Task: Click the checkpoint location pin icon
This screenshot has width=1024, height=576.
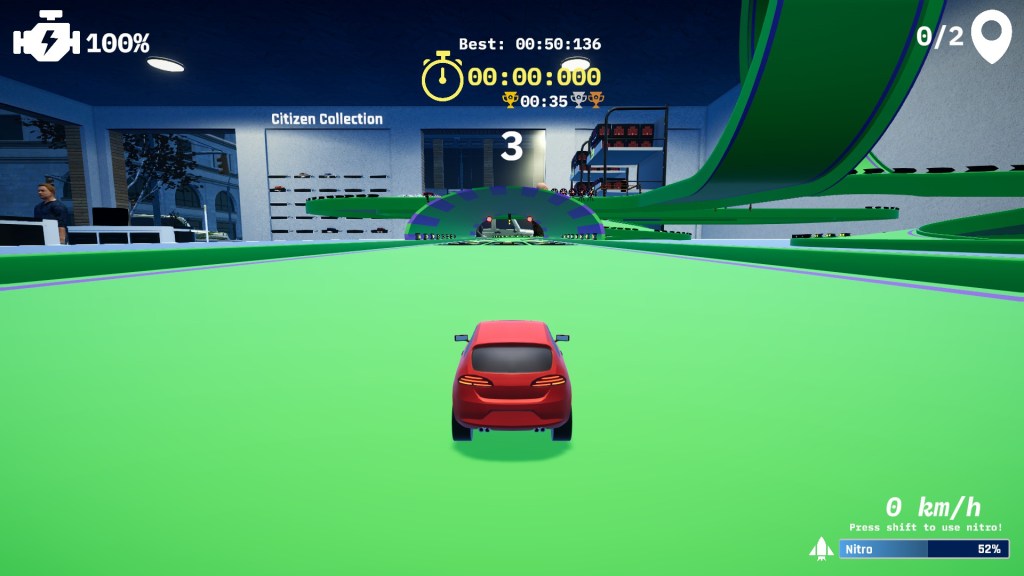Action: click(x=991, y=36)
